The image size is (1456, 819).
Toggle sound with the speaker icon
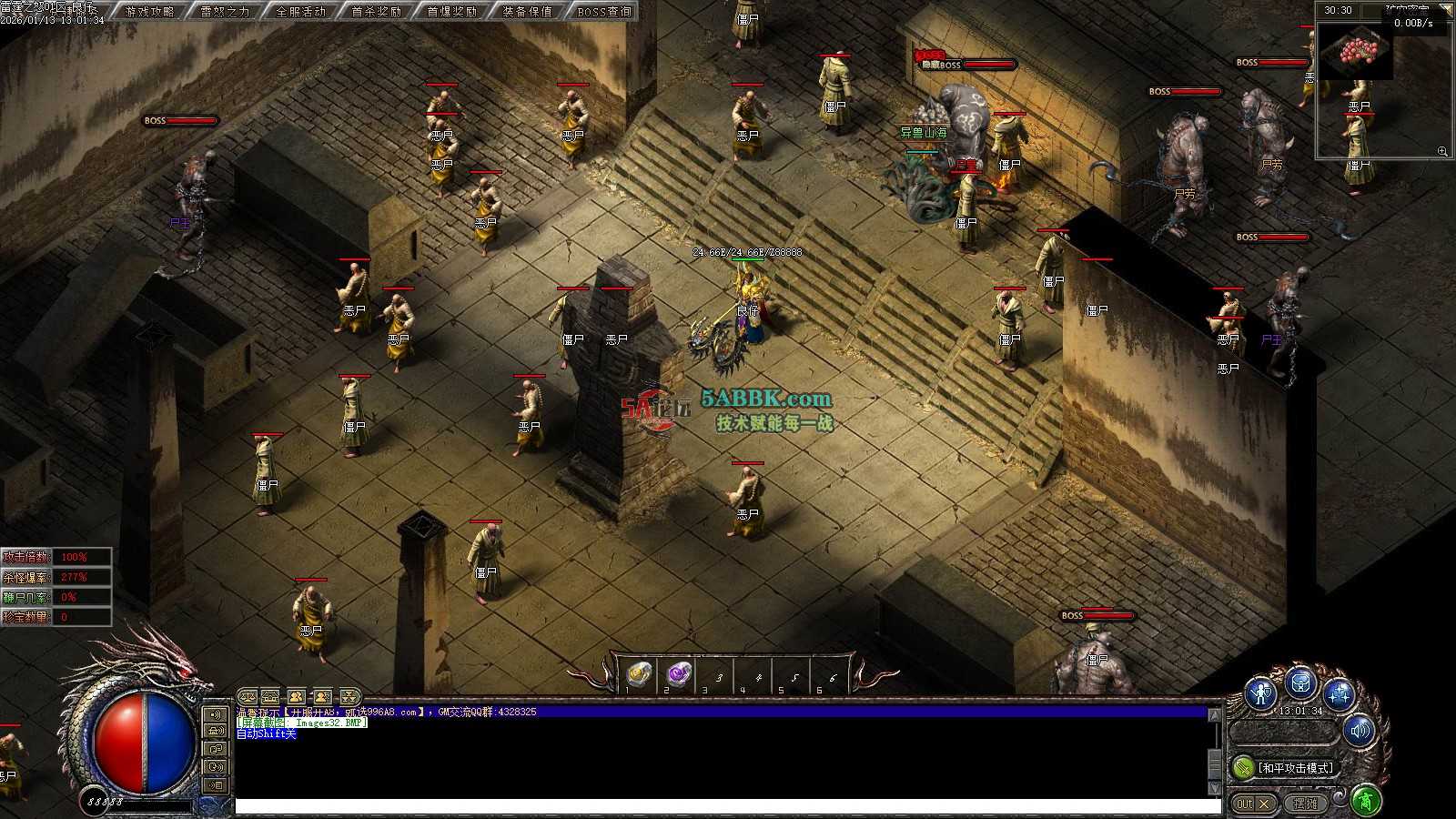pos(1360,730)
